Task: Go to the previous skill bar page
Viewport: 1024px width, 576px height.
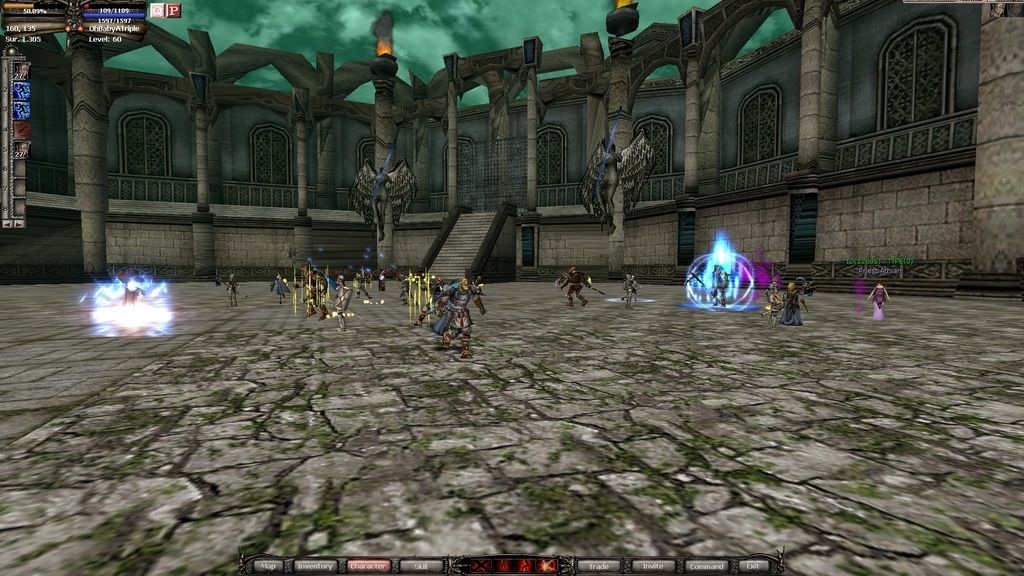Action: (7, 223)
